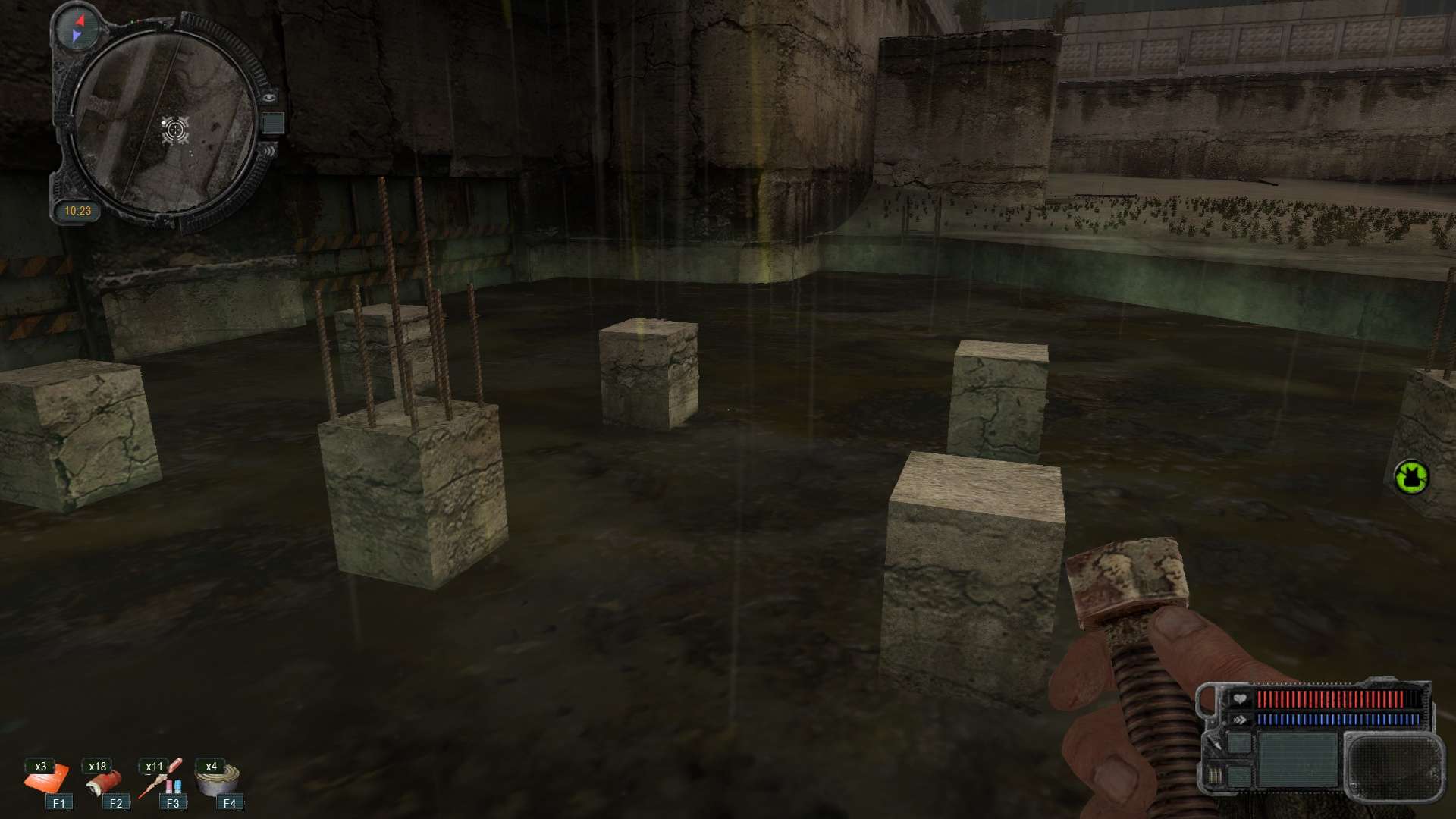Click the knife indicator on the status device
Viewport: 1456px width, 819px height.
coord(1215,742)
